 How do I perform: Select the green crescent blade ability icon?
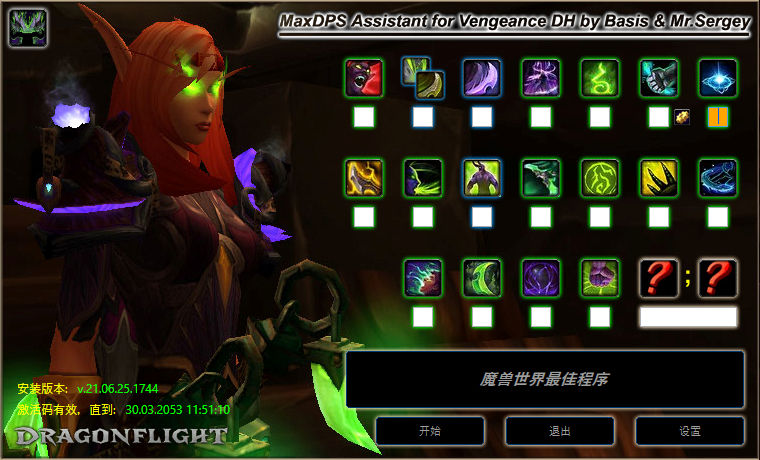click(x=482, y=278)
